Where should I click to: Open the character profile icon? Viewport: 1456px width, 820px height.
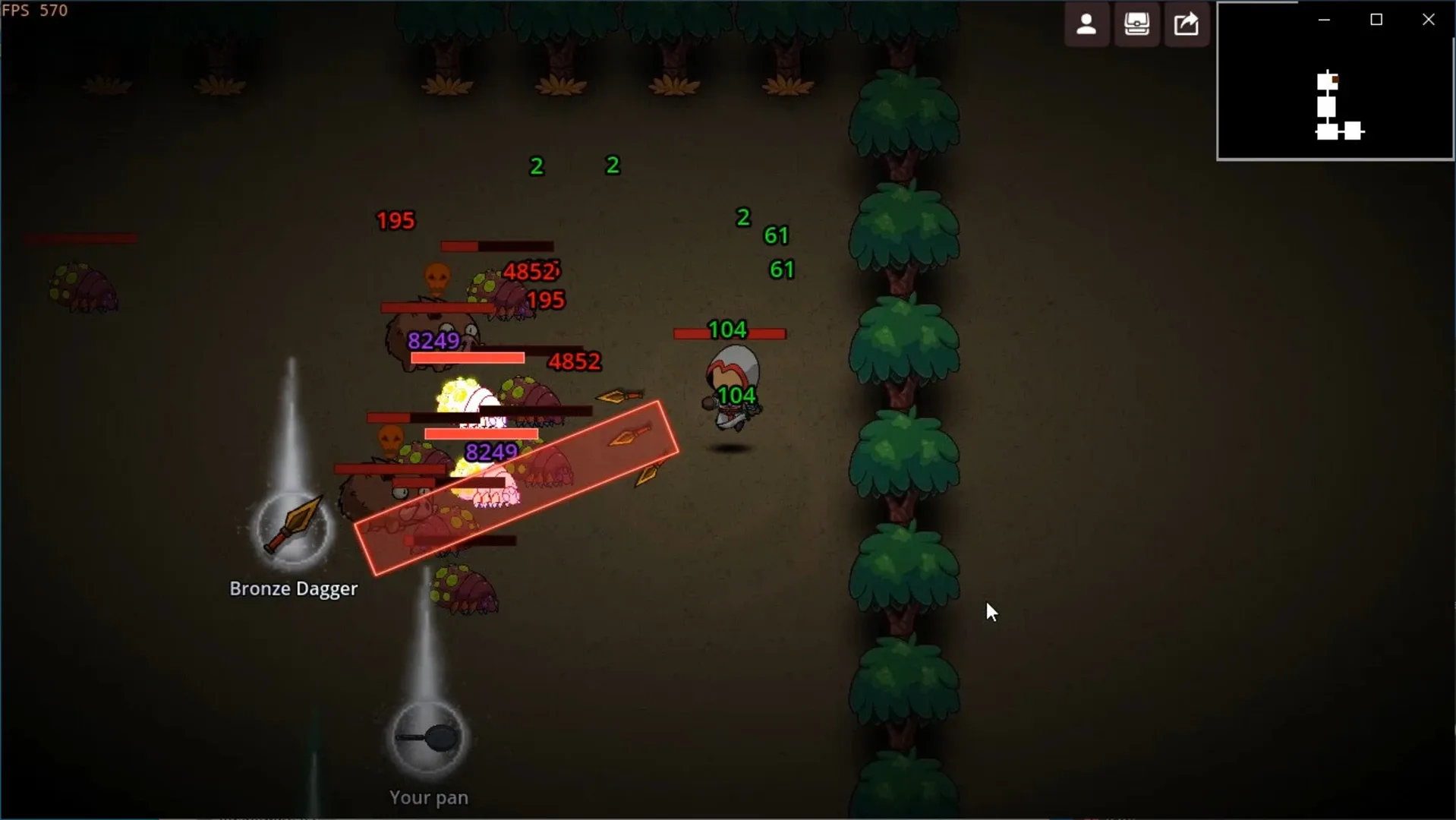1086,24
